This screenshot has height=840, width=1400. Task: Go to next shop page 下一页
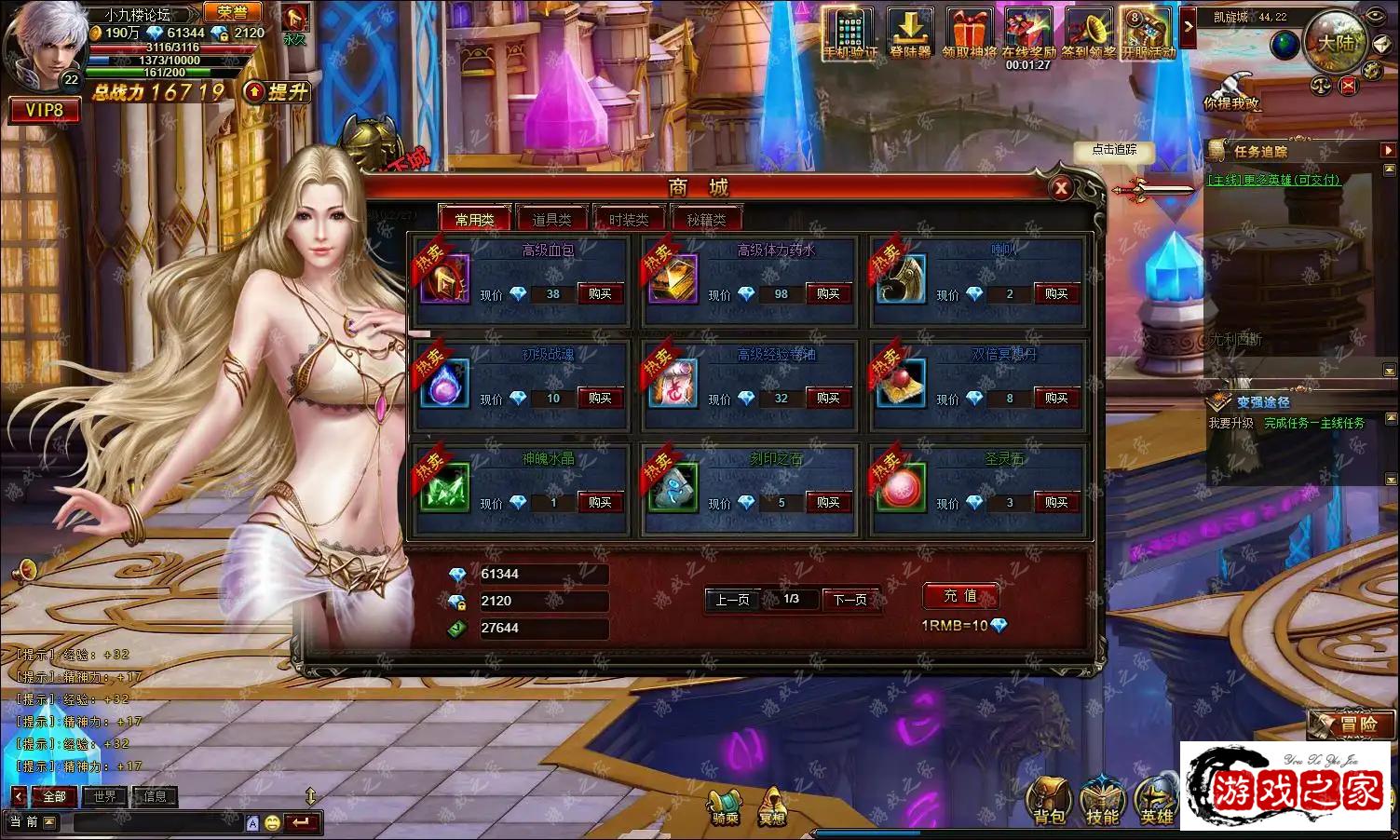coord(849,600)
